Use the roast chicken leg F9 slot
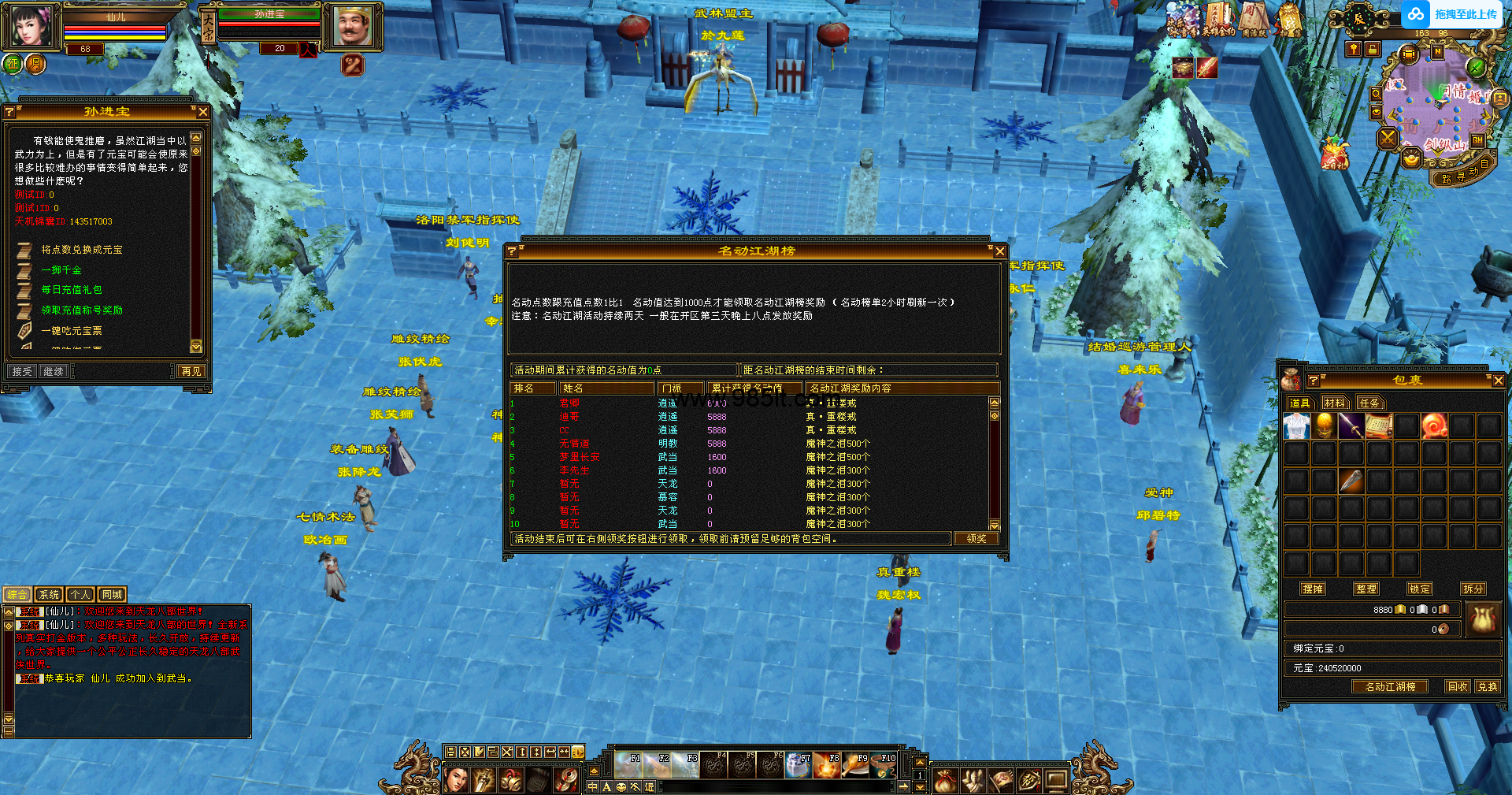Screen dimensions: 1512x795 [x=855, y=765]
